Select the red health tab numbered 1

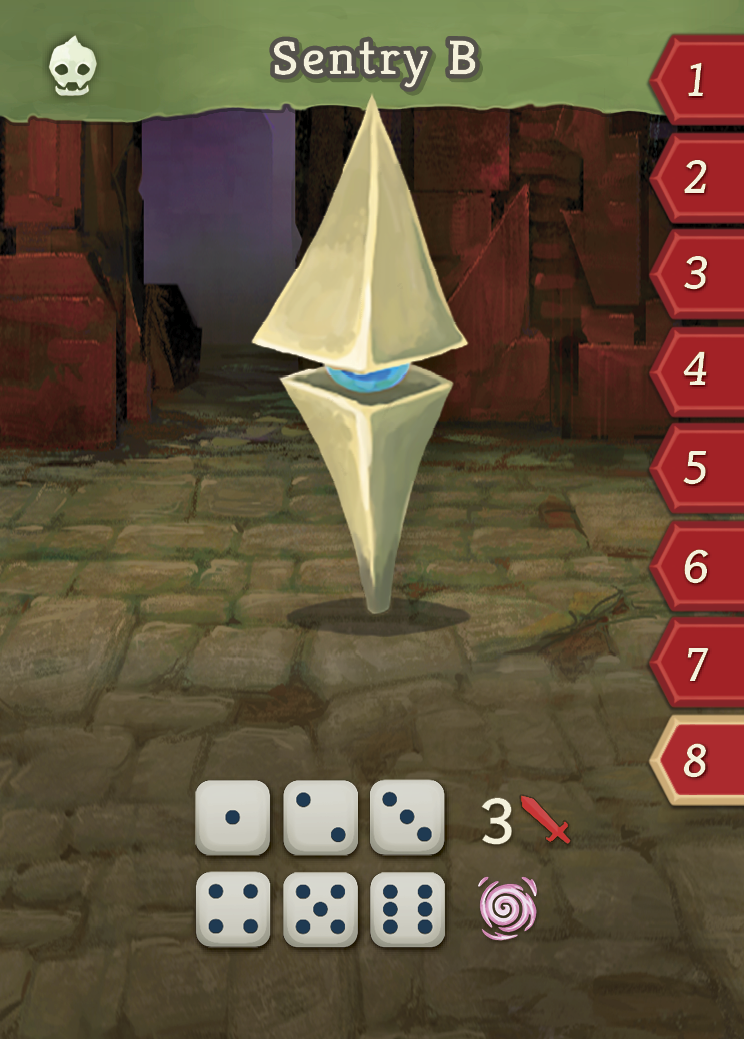pos(698,80)
